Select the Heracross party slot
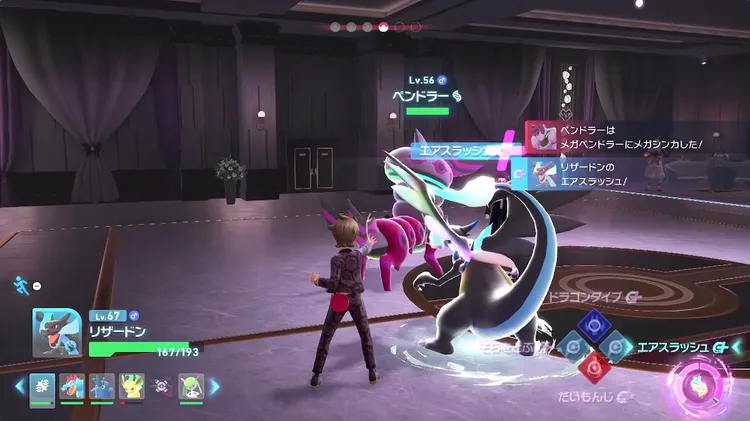This screenshot has height=421, width=750. click(x=101, y=387)
